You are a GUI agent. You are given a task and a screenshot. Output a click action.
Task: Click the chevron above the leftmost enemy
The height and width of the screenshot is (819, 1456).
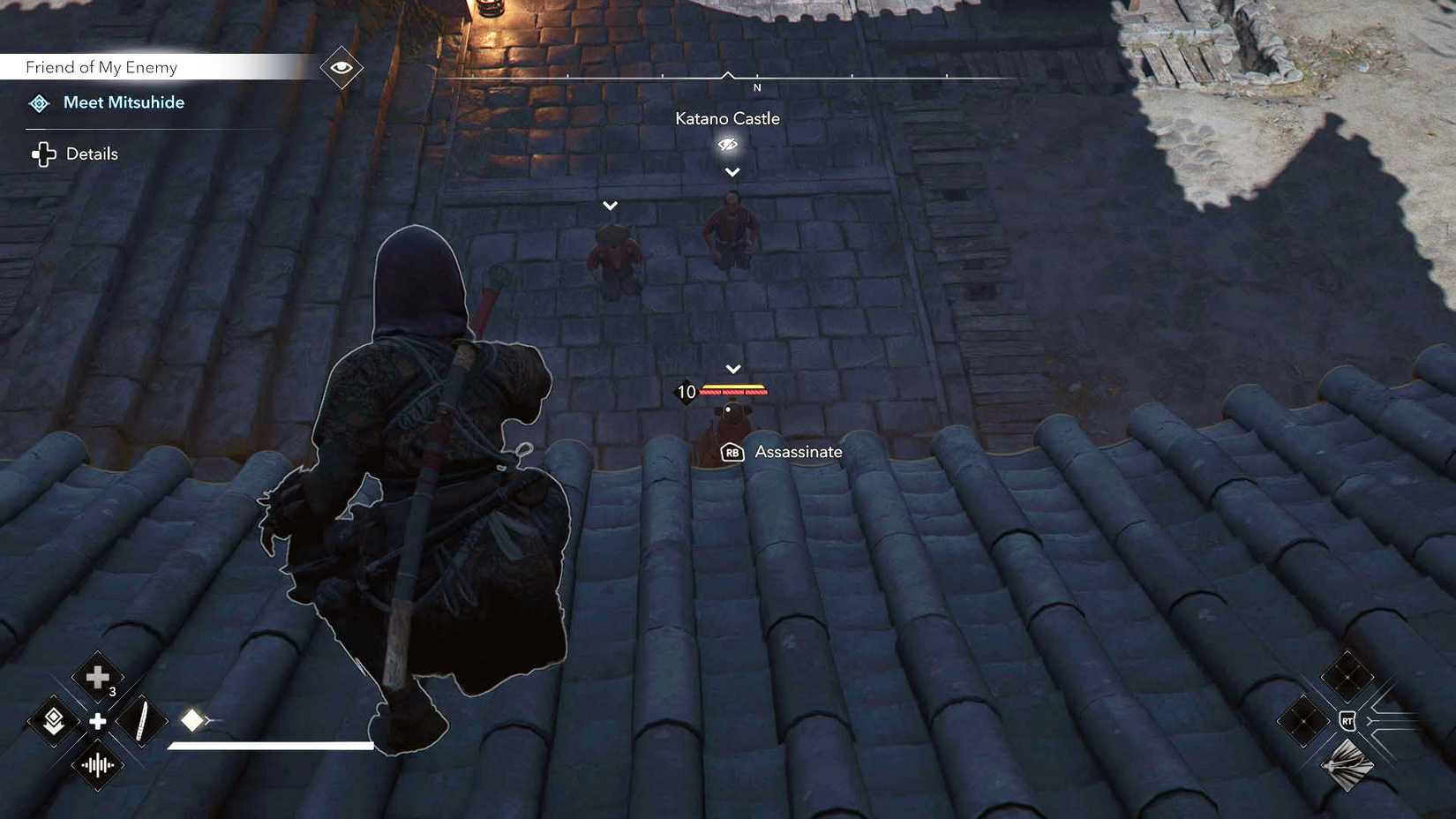pos(610,205)
